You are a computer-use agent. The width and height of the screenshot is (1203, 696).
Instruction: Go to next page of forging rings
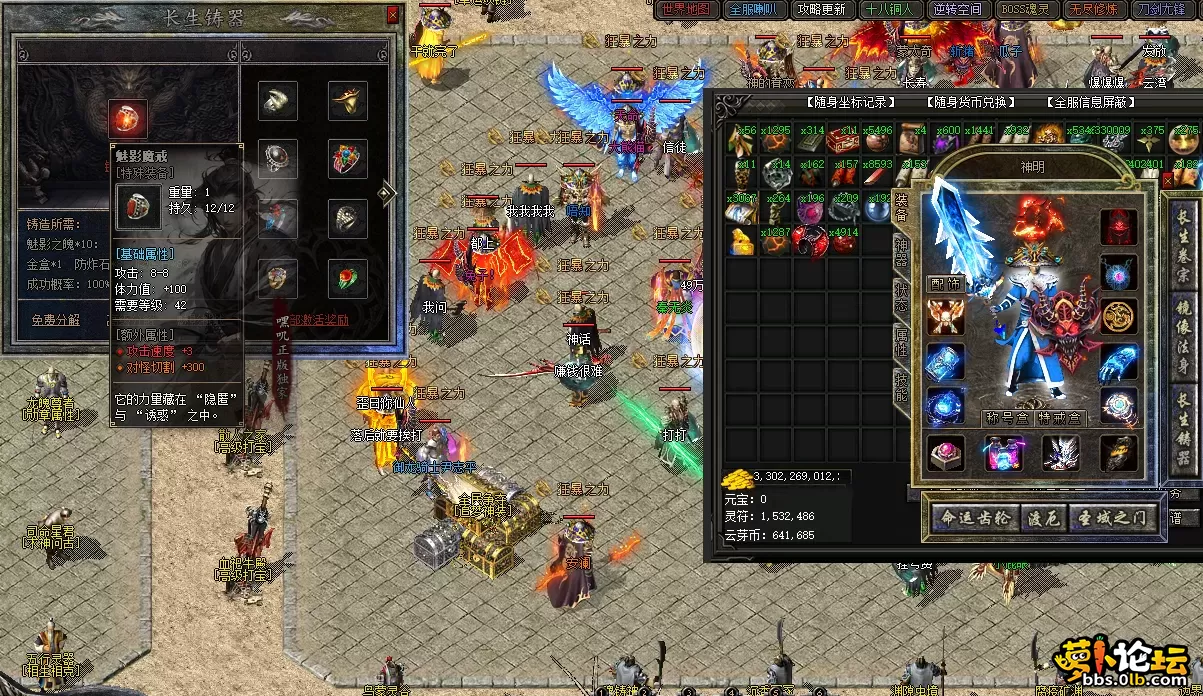click(x=388, y=192)
